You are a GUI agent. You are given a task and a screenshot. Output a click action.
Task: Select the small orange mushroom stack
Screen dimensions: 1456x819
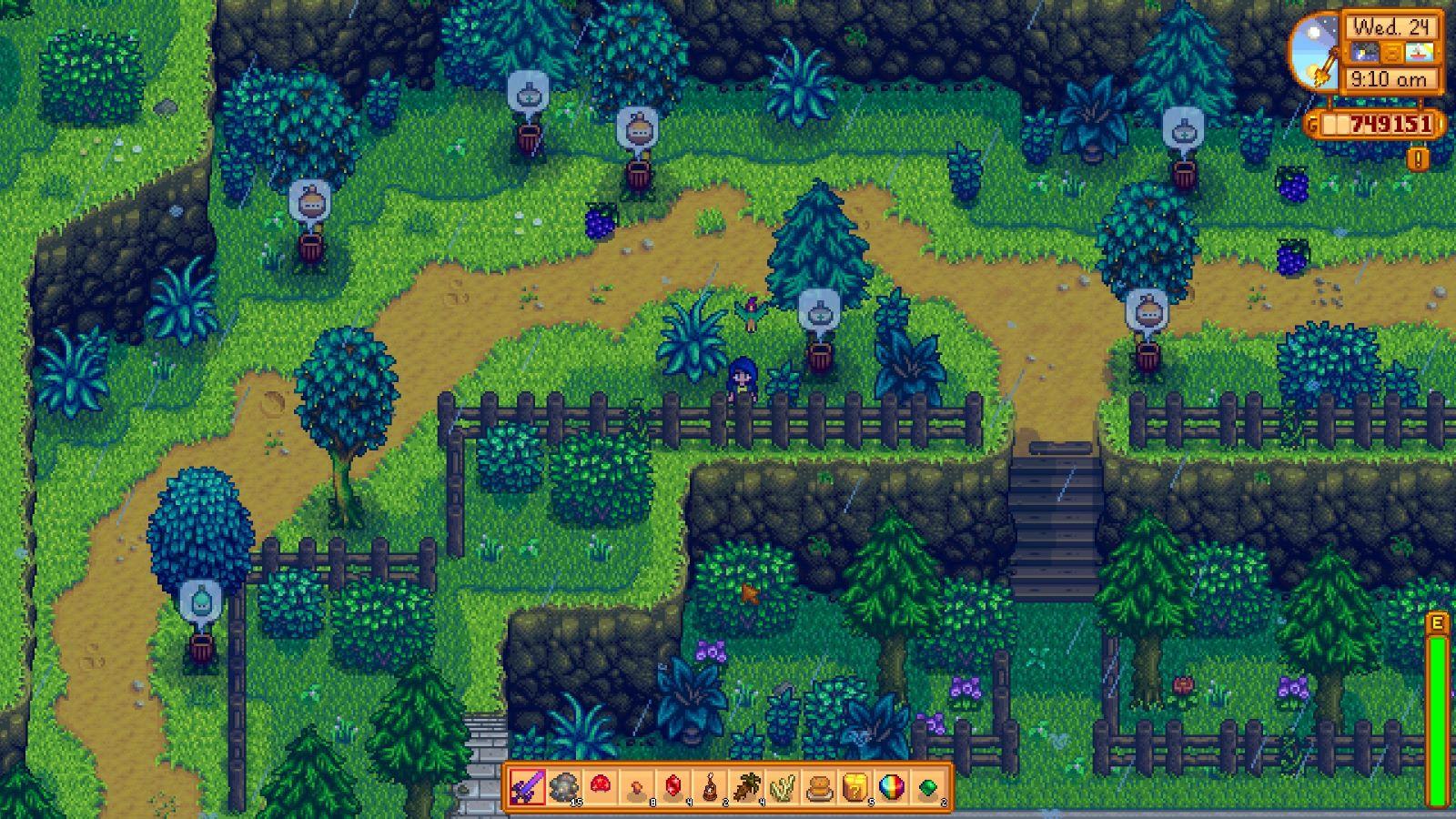[x=636, y=787]
